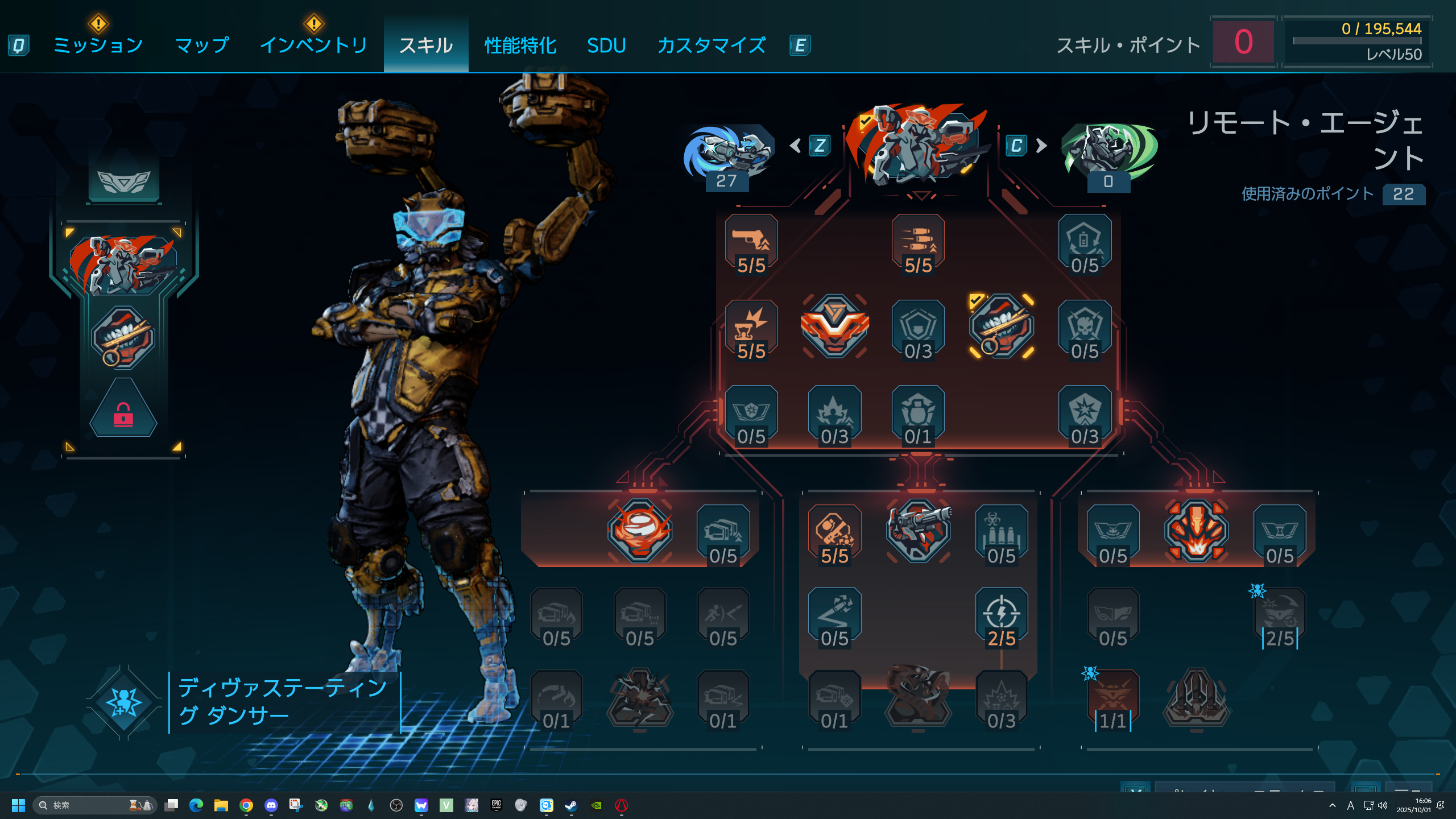Open the インベントリ tab

click(x=313, y=45)
